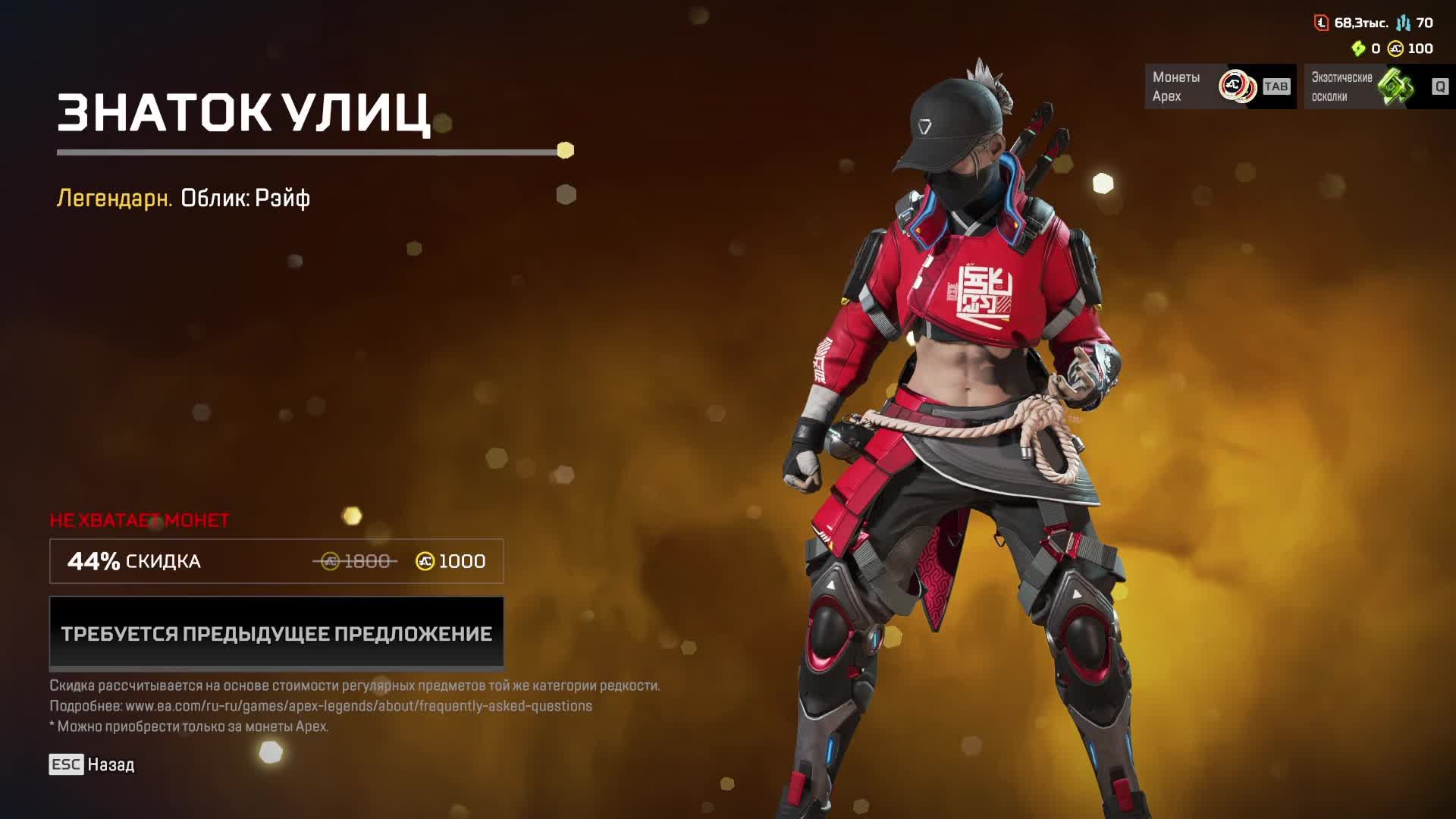Click the Heirloom Shards icon showing 0
The image size is (1456, 819).
(1358, 50)
